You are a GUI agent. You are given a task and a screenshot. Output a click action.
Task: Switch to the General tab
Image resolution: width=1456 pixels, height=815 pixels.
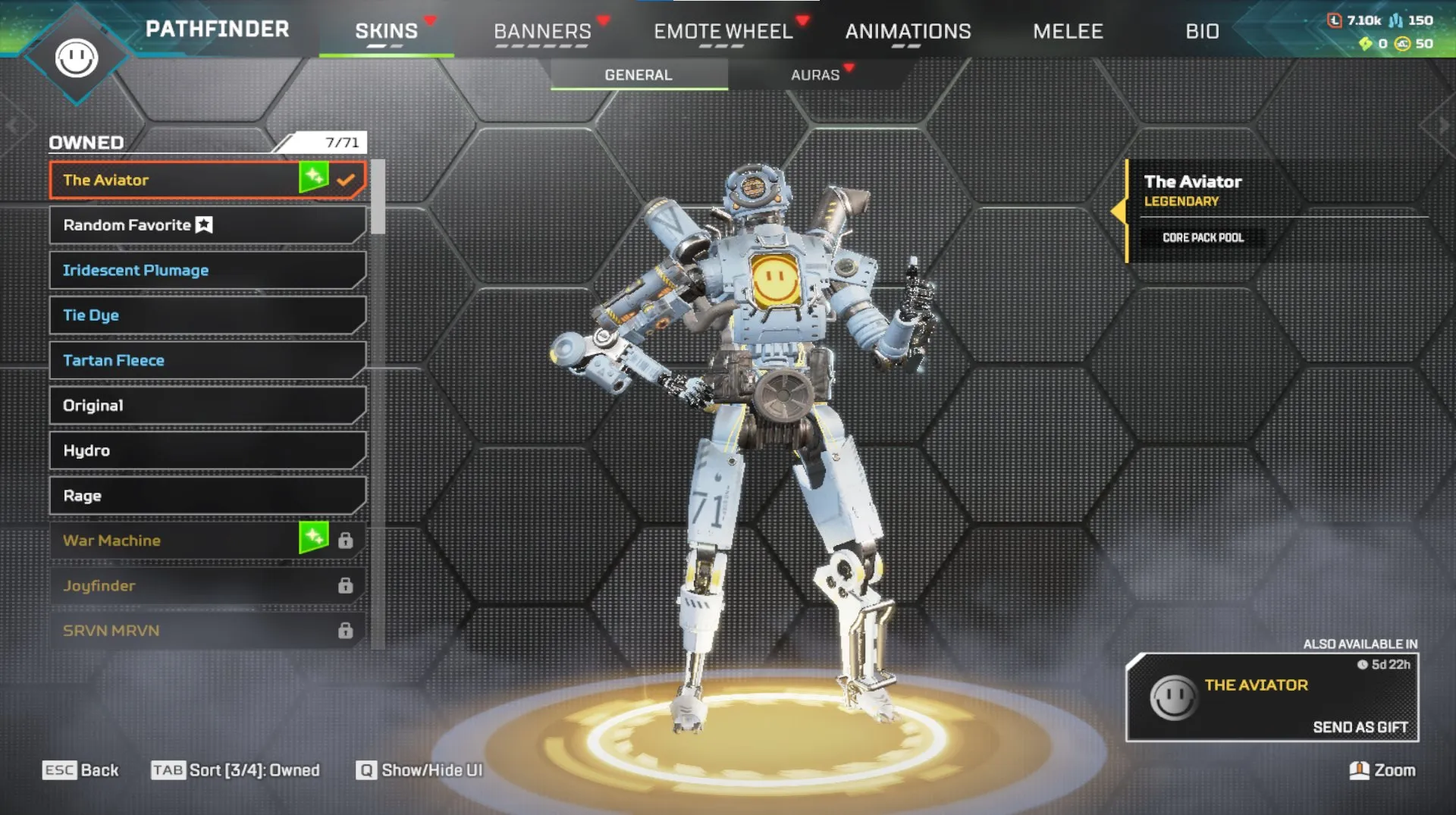[638, 74]
